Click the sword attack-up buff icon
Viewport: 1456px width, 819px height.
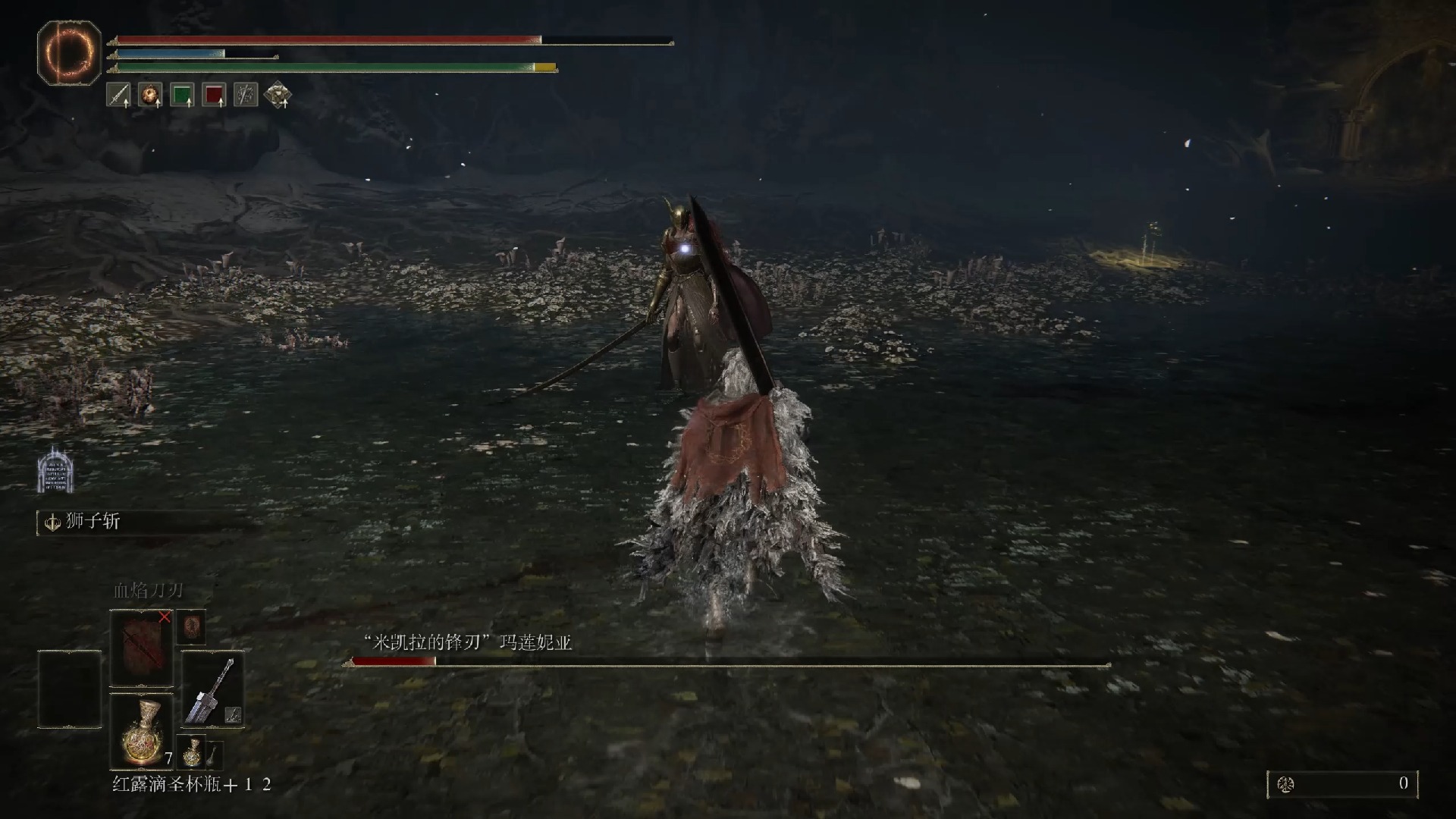(118, 95)
